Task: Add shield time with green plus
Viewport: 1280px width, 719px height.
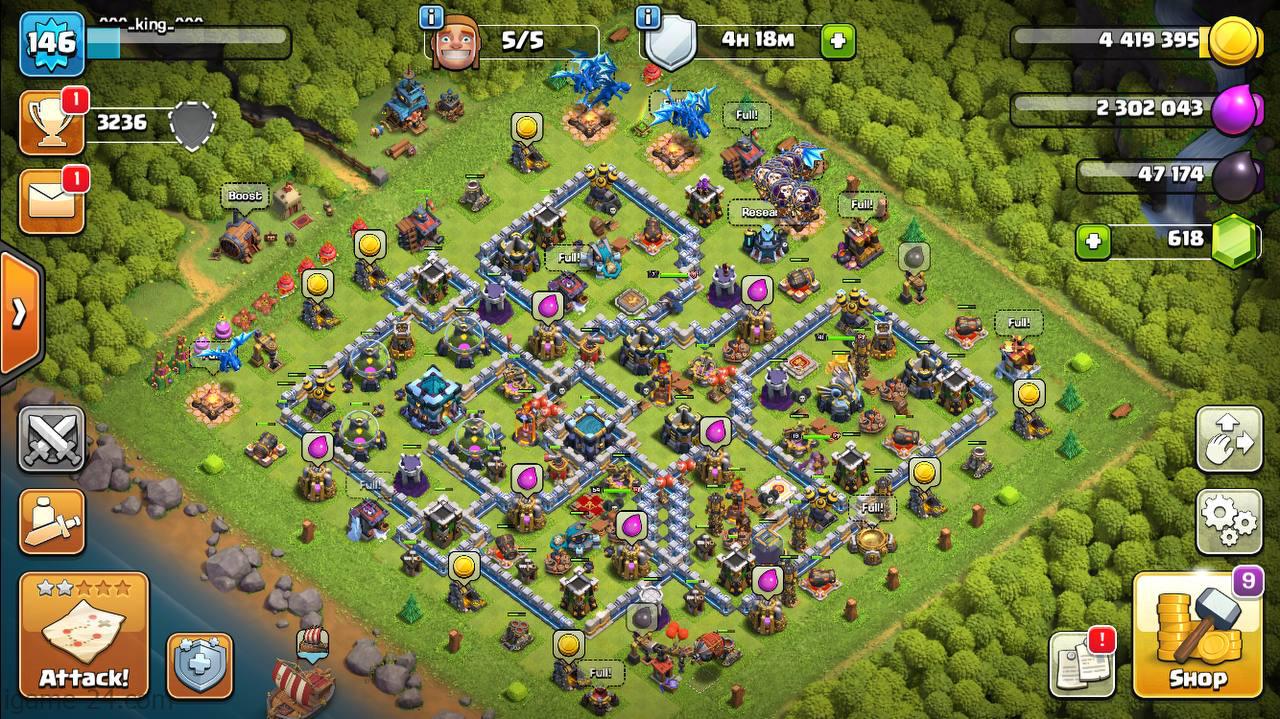Action: click(x=837, y=41)
